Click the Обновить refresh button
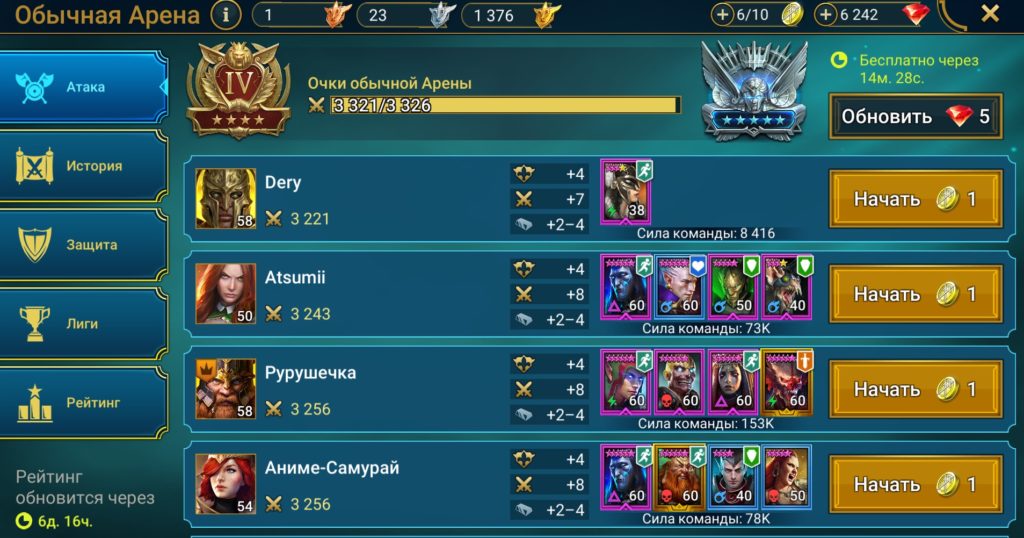Image resolution: width=1024 pixels, height=538 pixels. coord(915,116)
